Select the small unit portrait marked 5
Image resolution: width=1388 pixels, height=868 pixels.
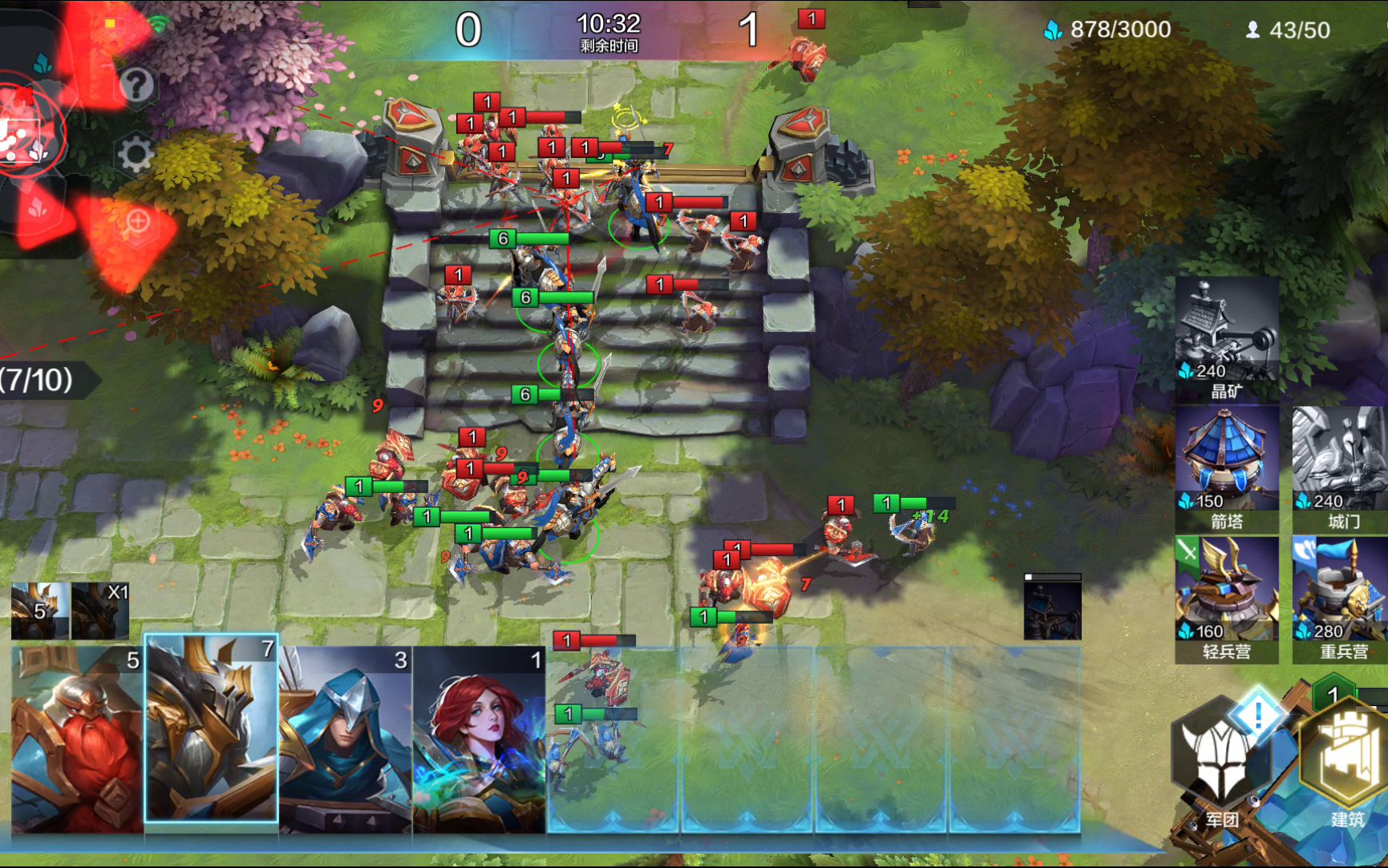coord(40,611)
